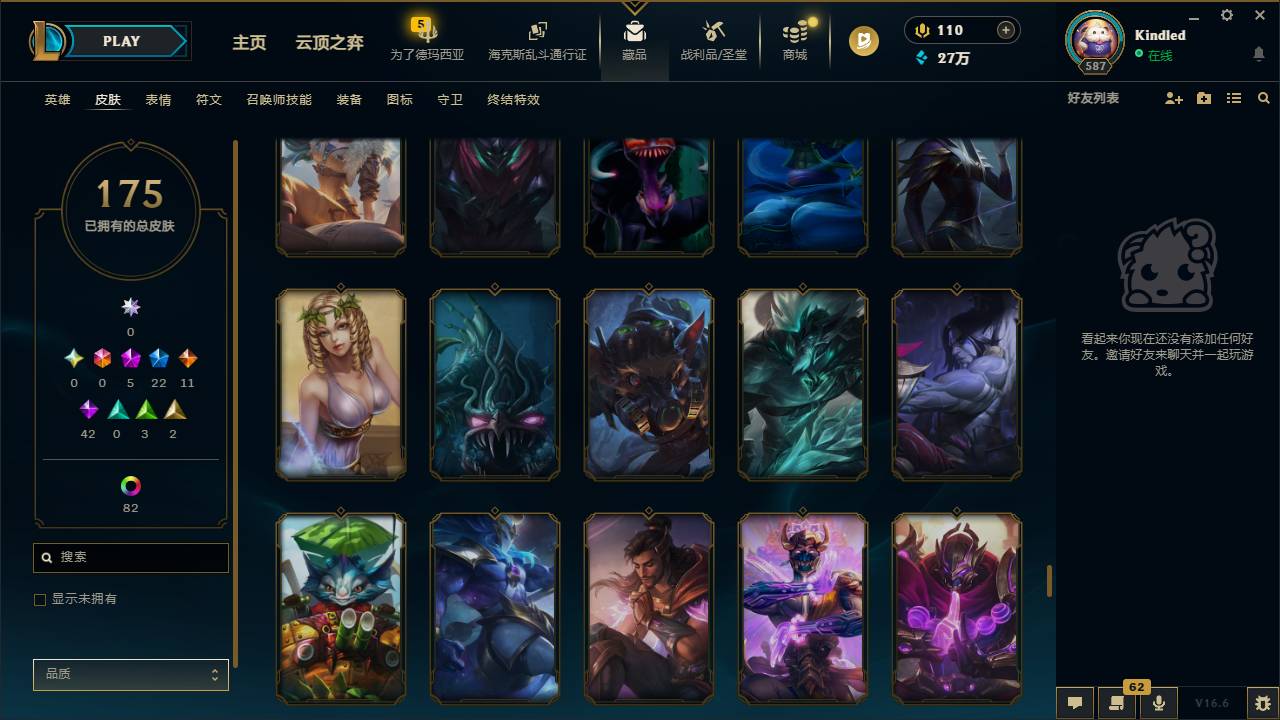Check the 显示未拥有 checkbox
The image size is (1280, 720).
40,599
